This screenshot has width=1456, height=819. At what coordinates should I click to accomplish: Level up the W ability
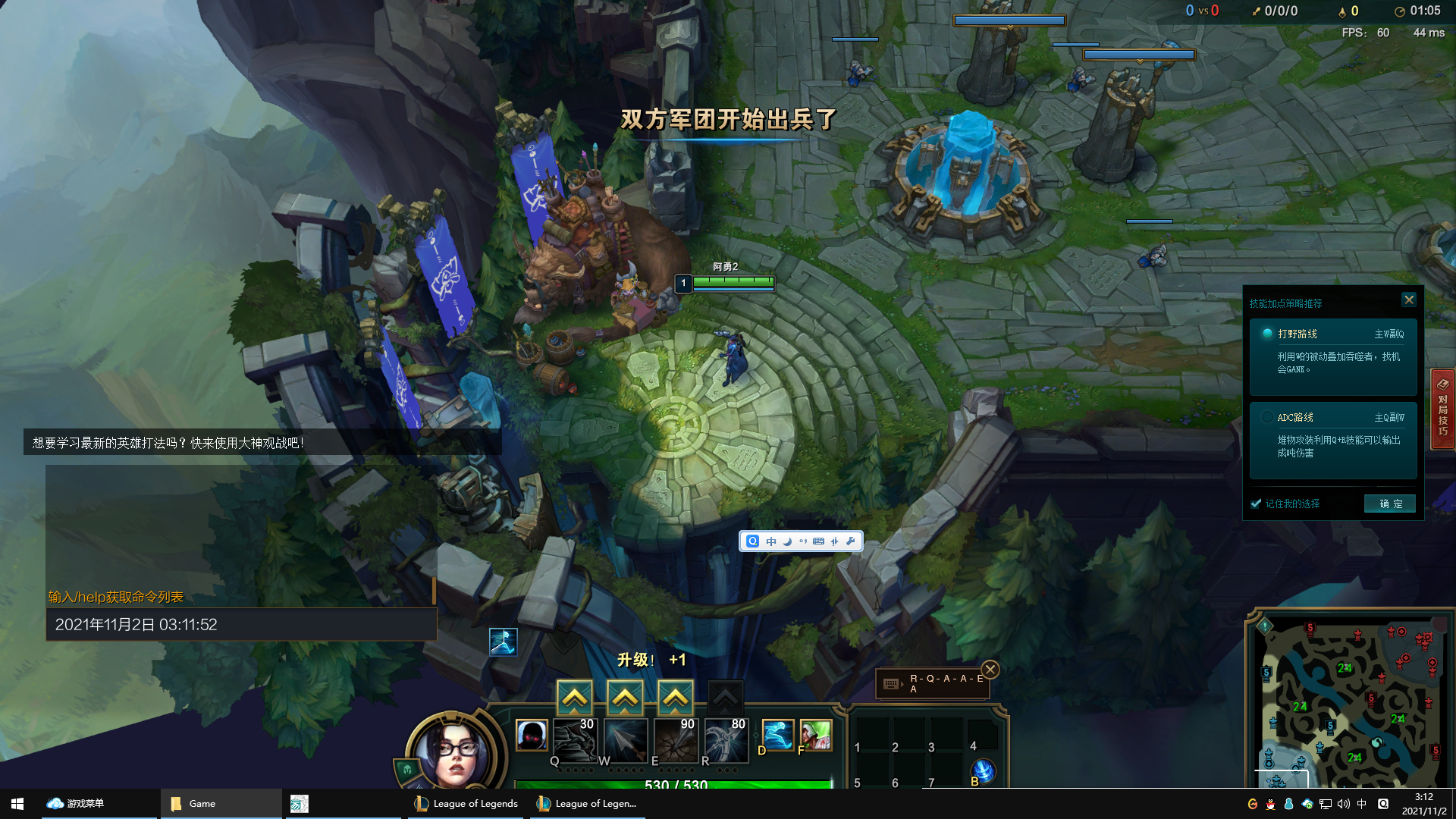[x=625, y=697]
